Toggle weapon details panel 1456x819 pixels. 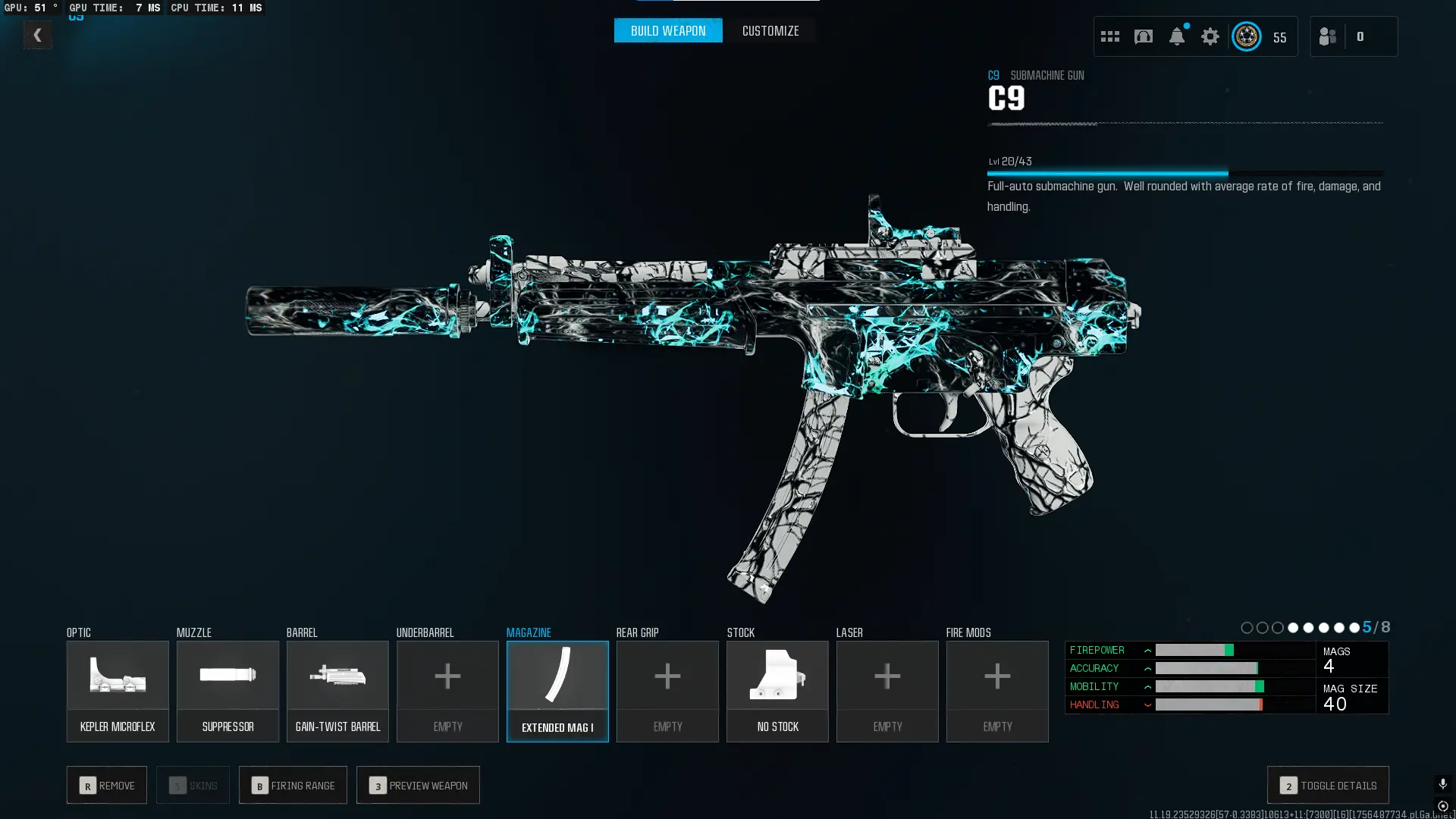click(1328, 785)
